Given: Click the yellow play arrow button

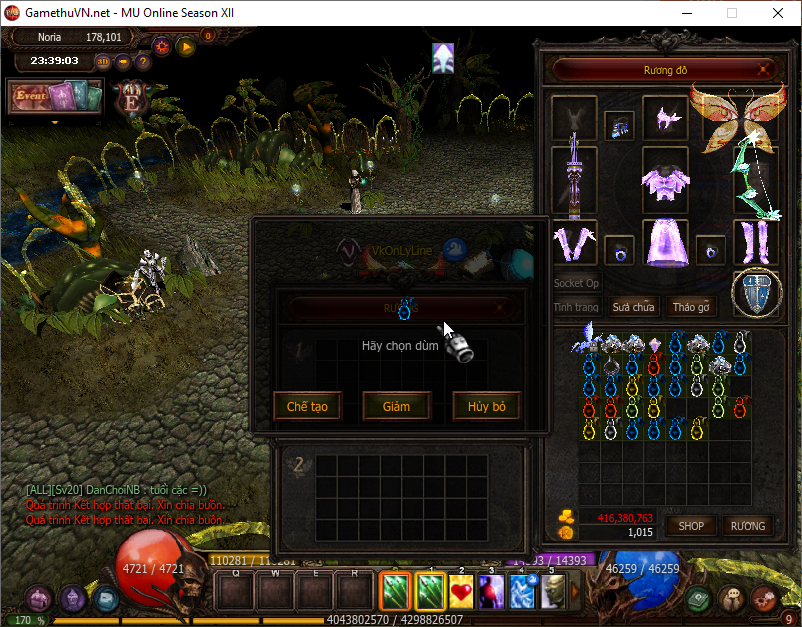Looking at the screenshot, I should (185, 45).
